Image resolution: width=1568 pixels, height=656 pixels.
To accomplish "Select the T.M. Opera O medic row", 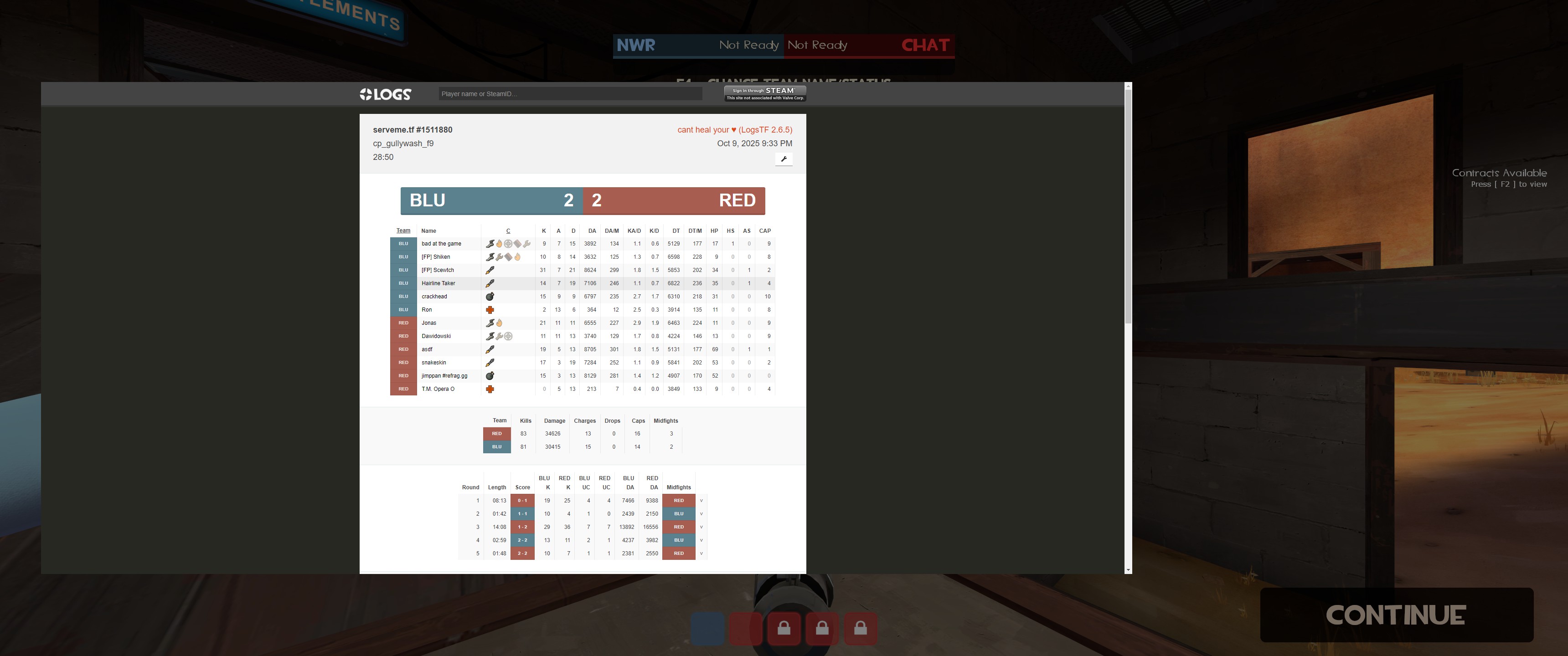I will tap(438, 389).
